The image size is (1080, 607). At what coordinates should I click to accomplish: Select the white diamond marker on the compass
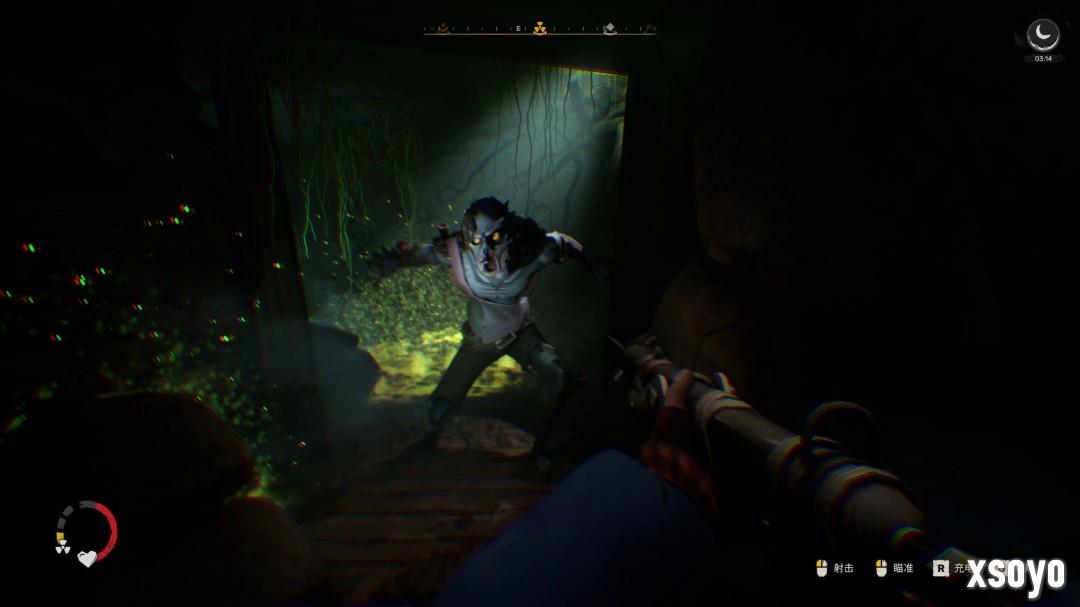point(609,29)
